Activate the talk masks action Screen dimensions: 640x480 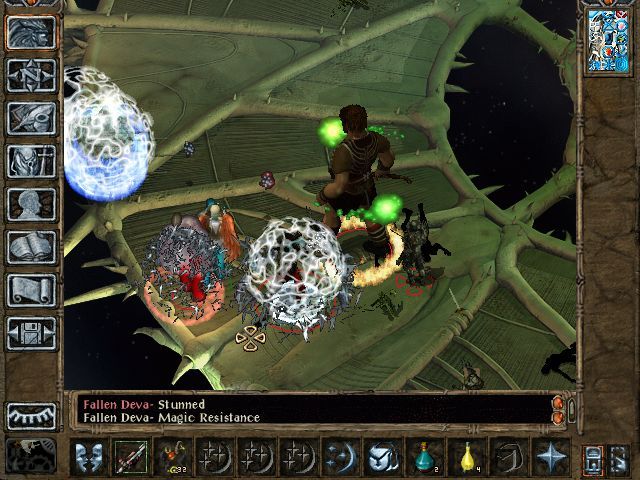pos(89,457)
